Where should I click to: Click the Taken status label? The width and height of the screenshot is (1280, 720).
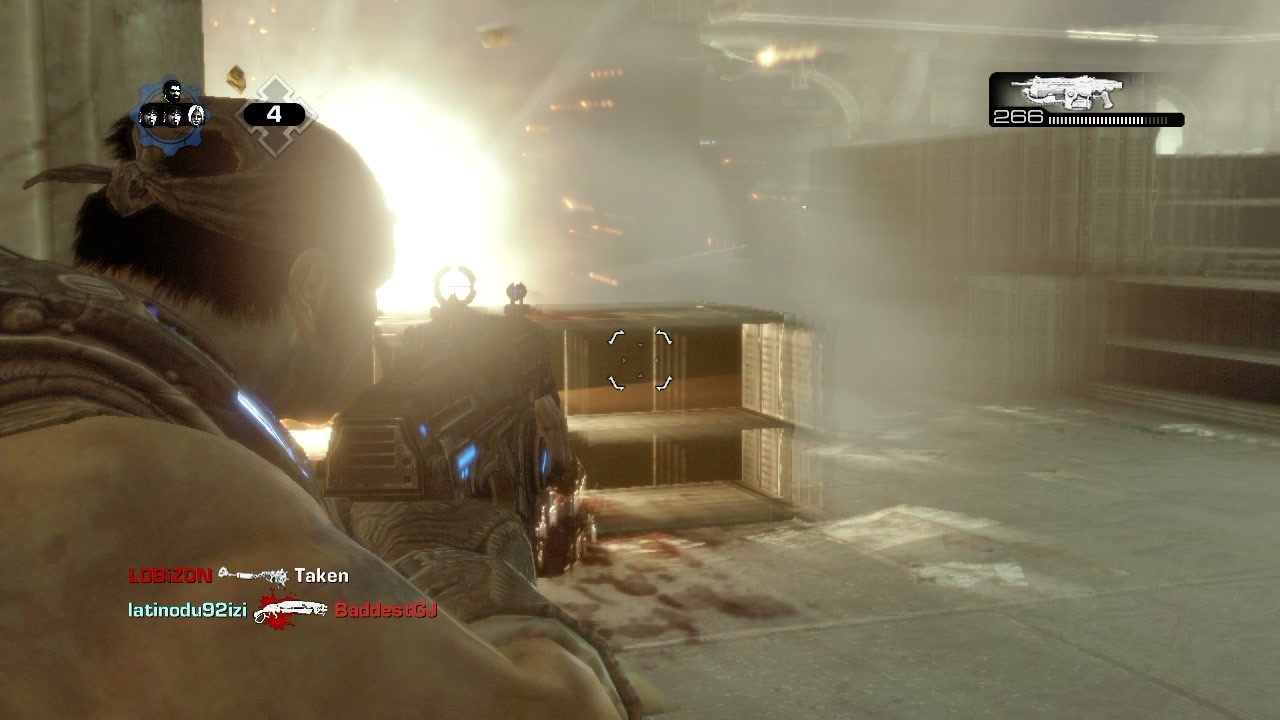tap(322, 574)
